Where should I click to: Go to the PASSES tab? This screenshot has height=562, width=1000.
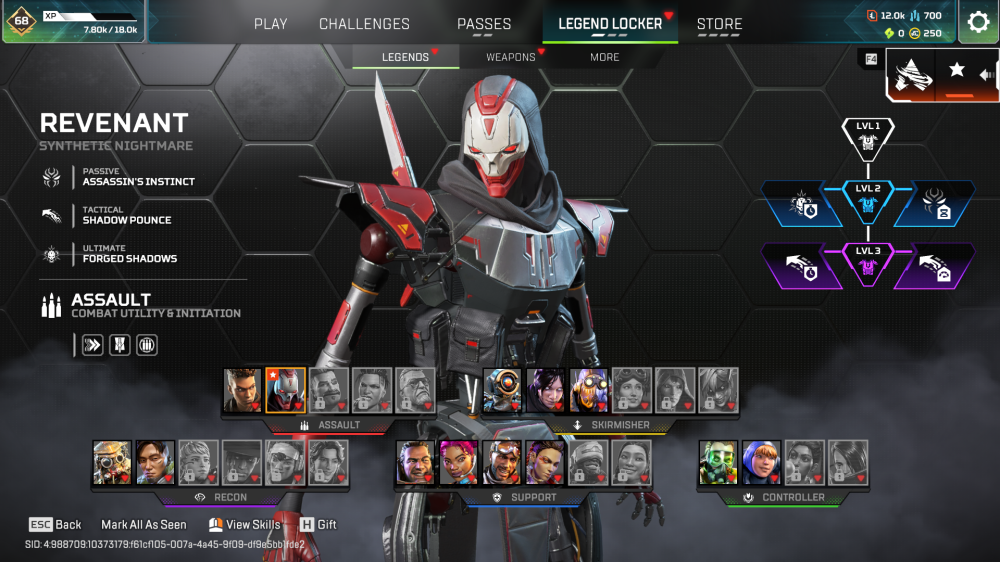click(x=484, y=24)
